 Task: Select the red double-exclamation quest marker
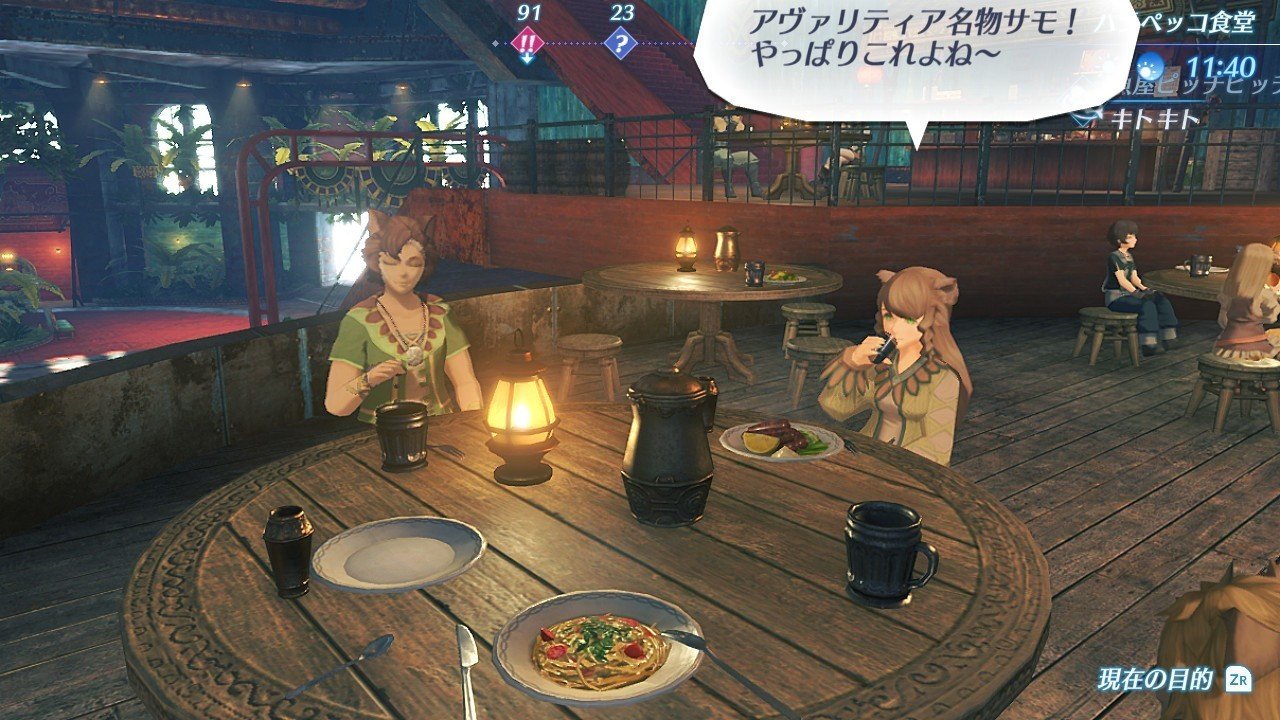[527, 44]
